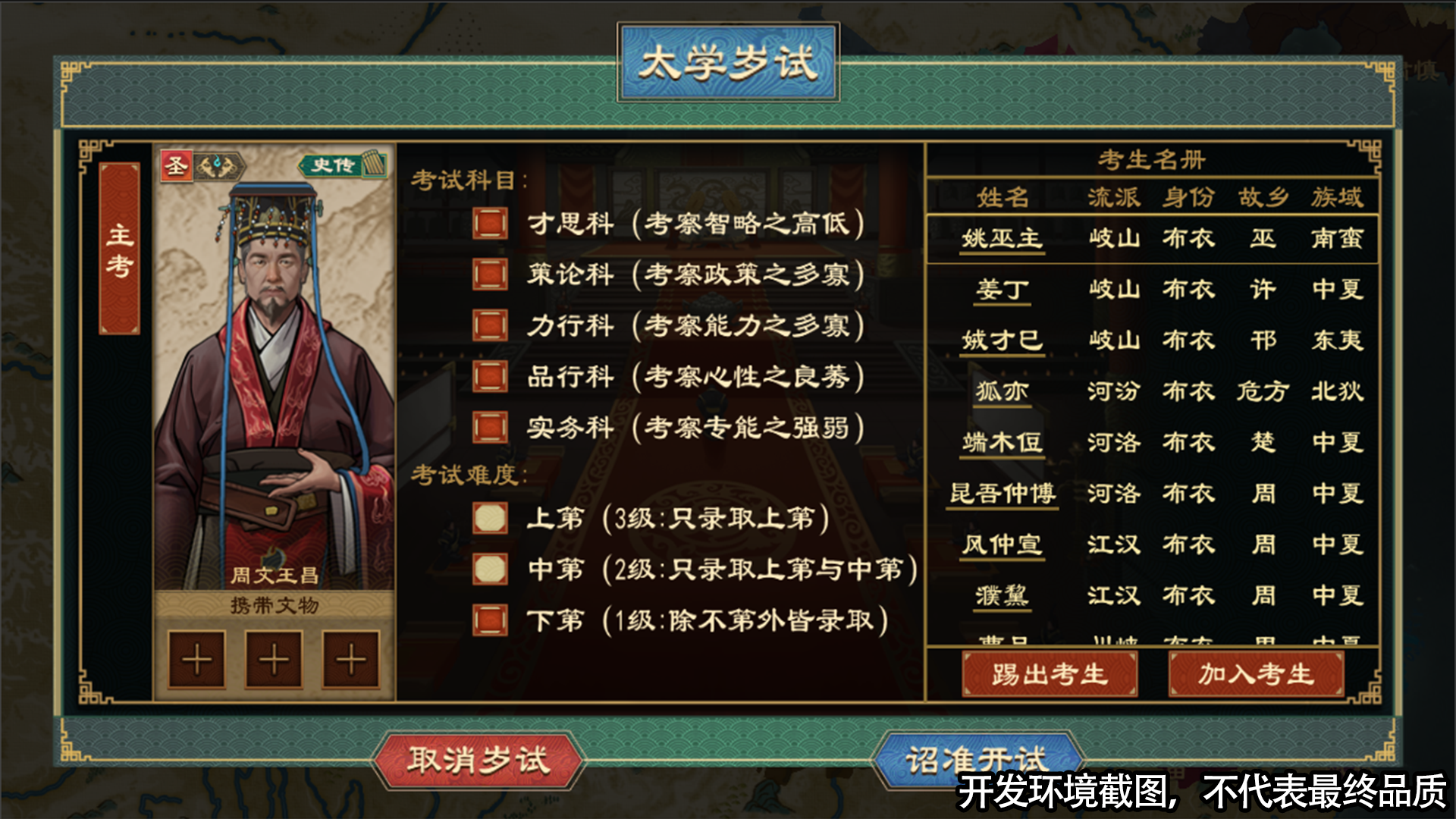Screen dimensions: 1456x819
Task: Select candidate 姚巫主 in the roster
Action: point(1002,238)
